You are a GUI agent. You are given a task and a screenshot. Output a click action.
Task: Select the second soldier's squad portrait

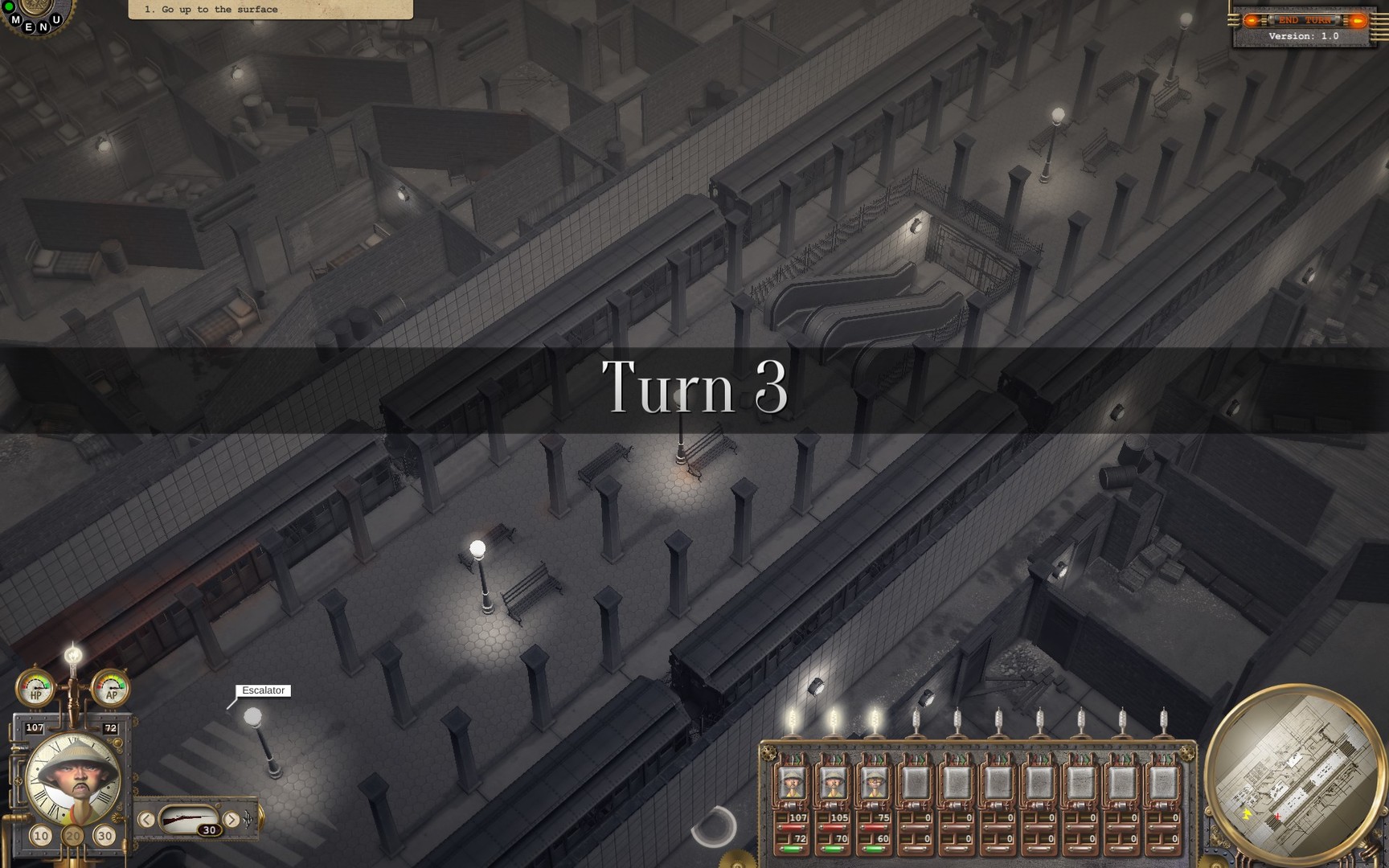[x=834, y=784]
